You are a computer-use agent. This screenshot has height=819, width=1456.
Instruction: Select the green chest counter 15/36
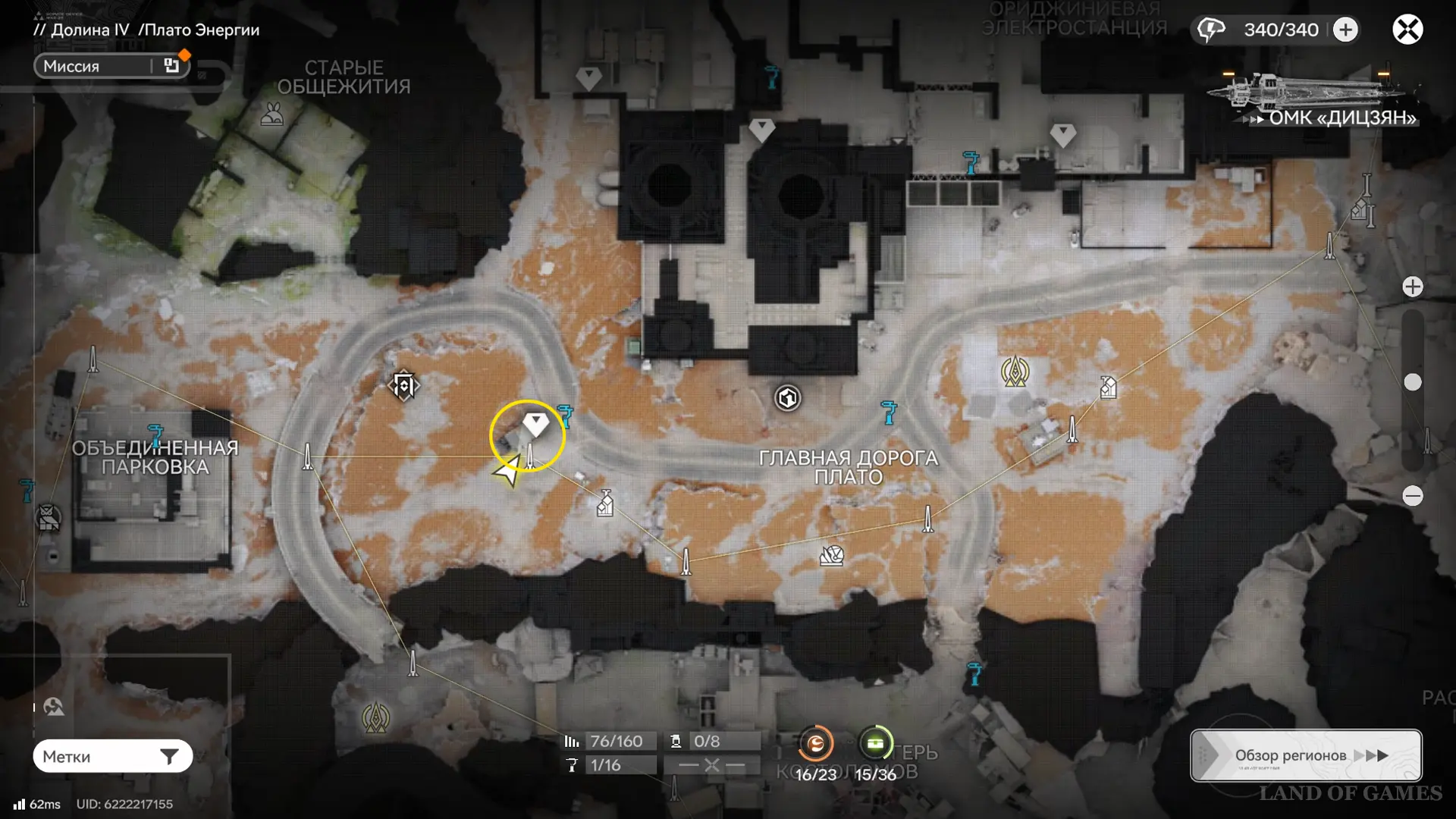(875, 744)
